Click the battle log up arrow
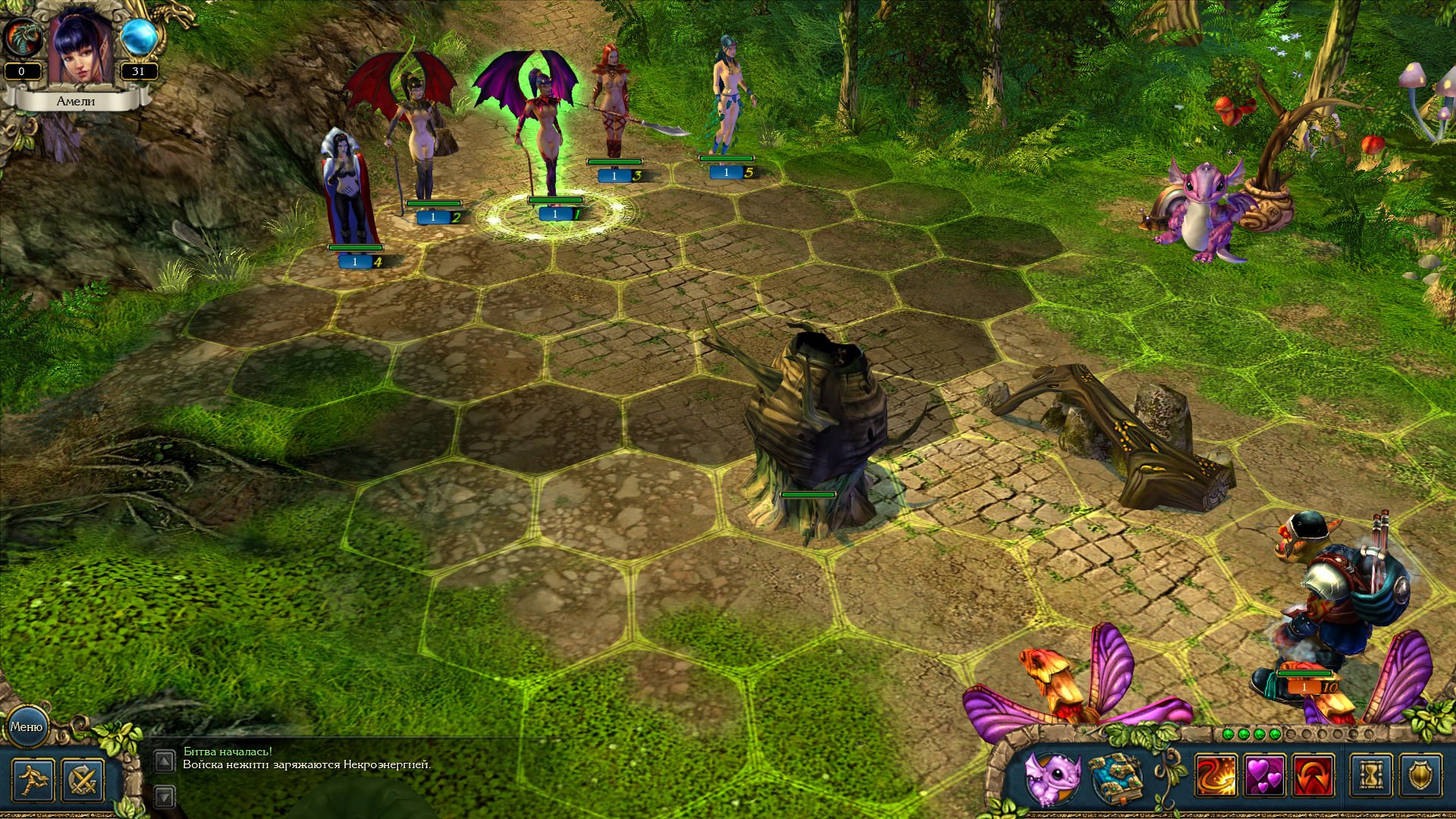The height and width of the screenshot is (819, 1456). point(165,761)
